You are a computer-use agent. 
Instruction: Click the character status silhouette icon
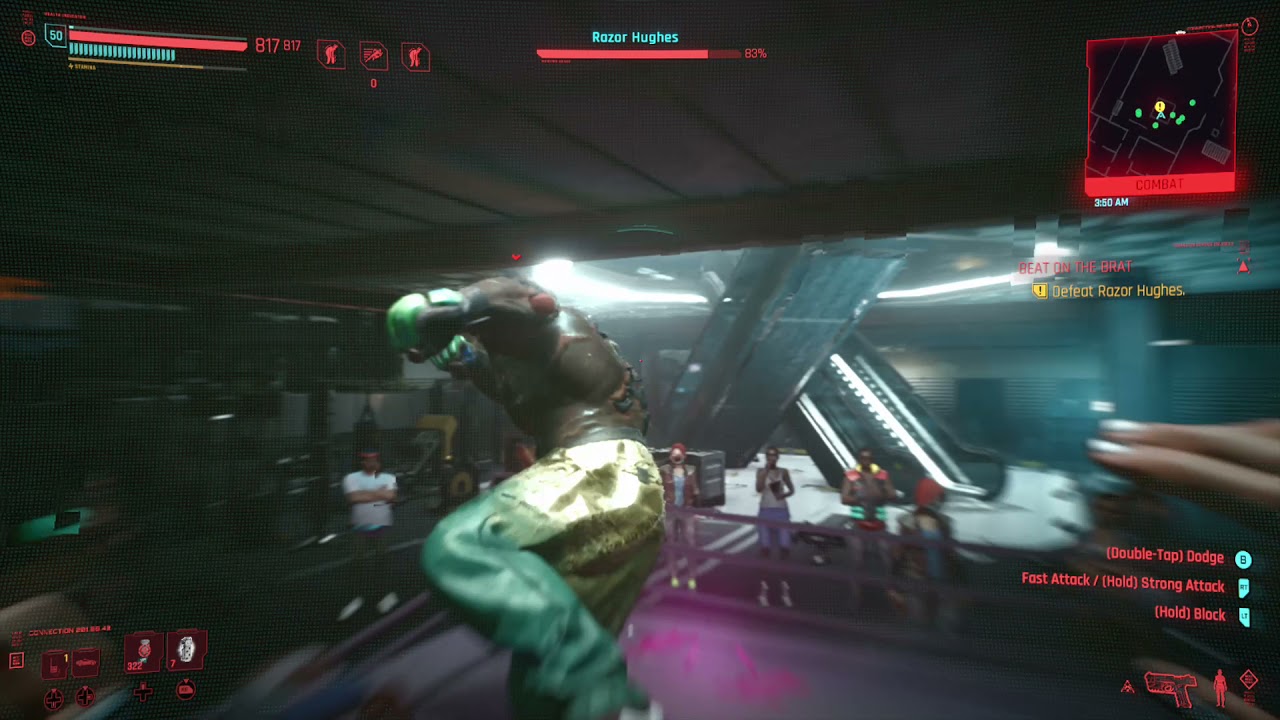click(x=1219, y=687)
